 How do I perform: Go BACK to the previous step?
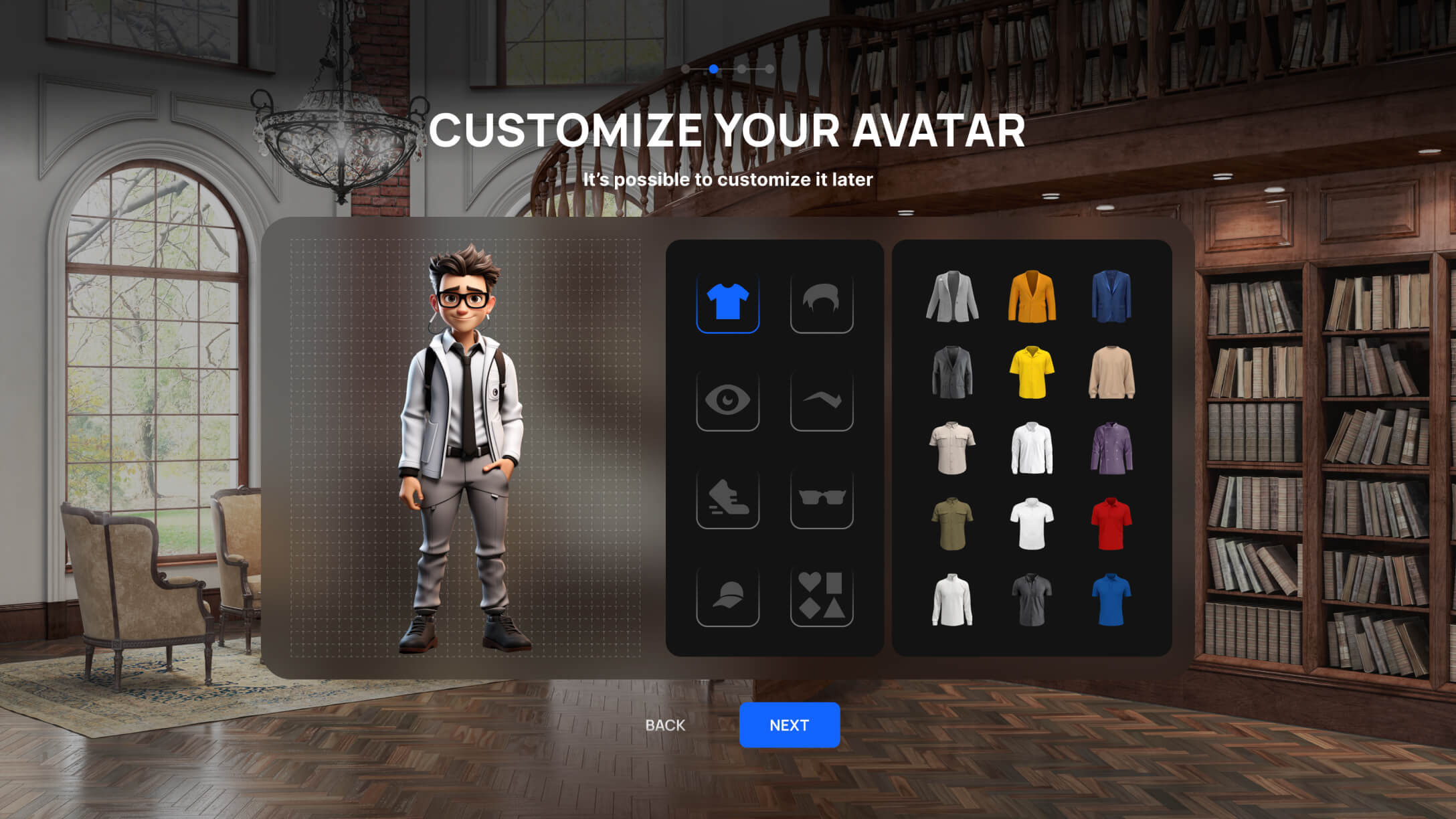coord(665,725)
